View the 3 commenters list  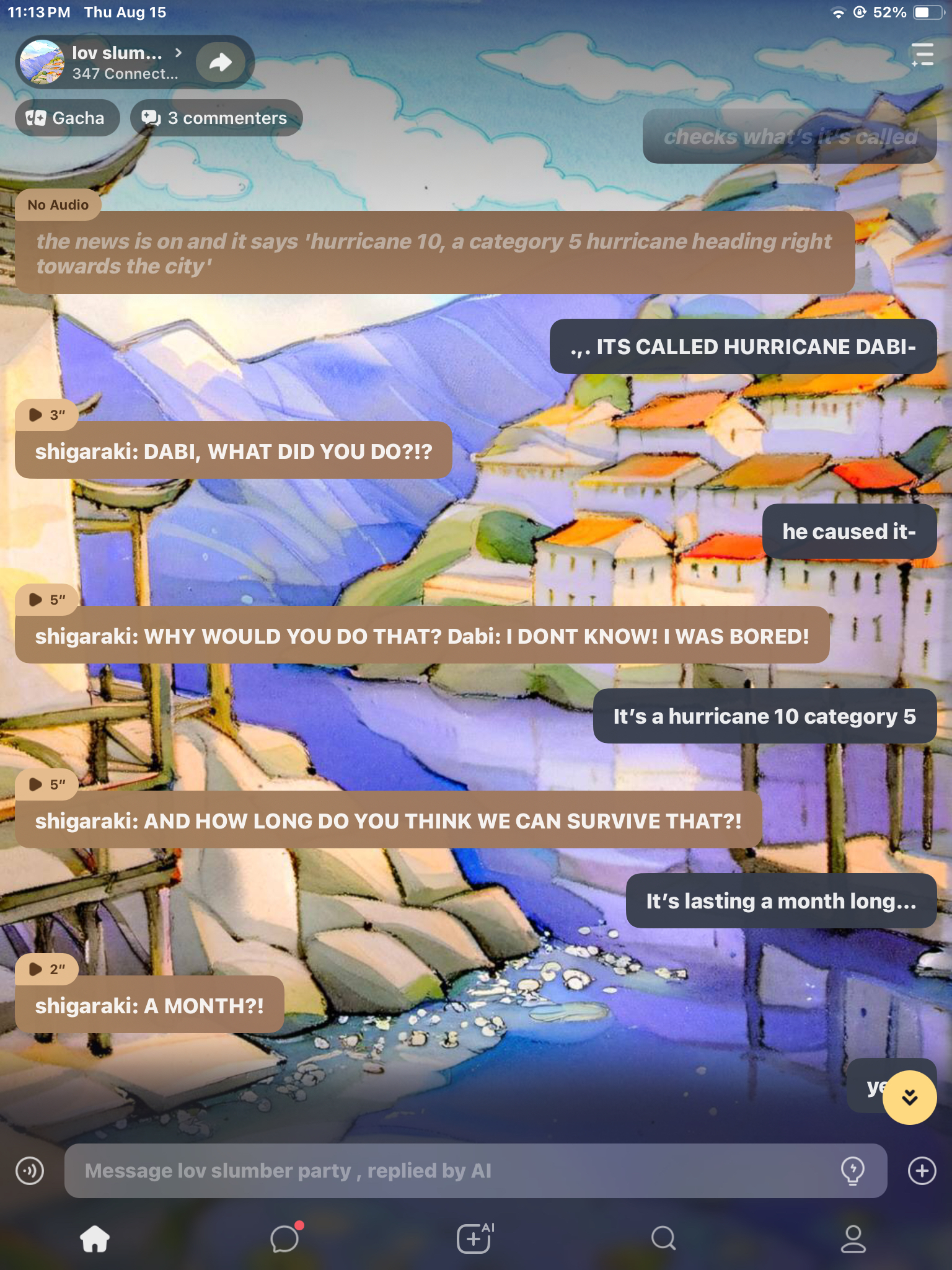[x=216, y=118]
